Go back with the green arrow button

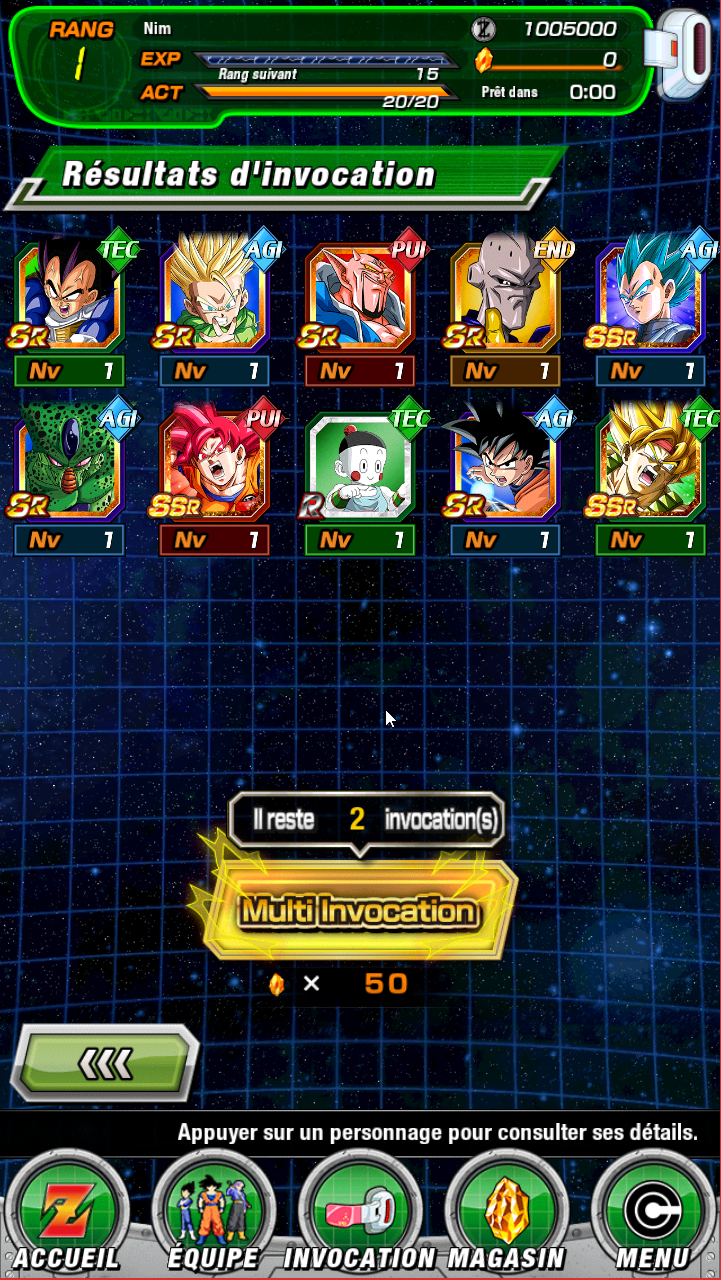[x=106, y=1064]
